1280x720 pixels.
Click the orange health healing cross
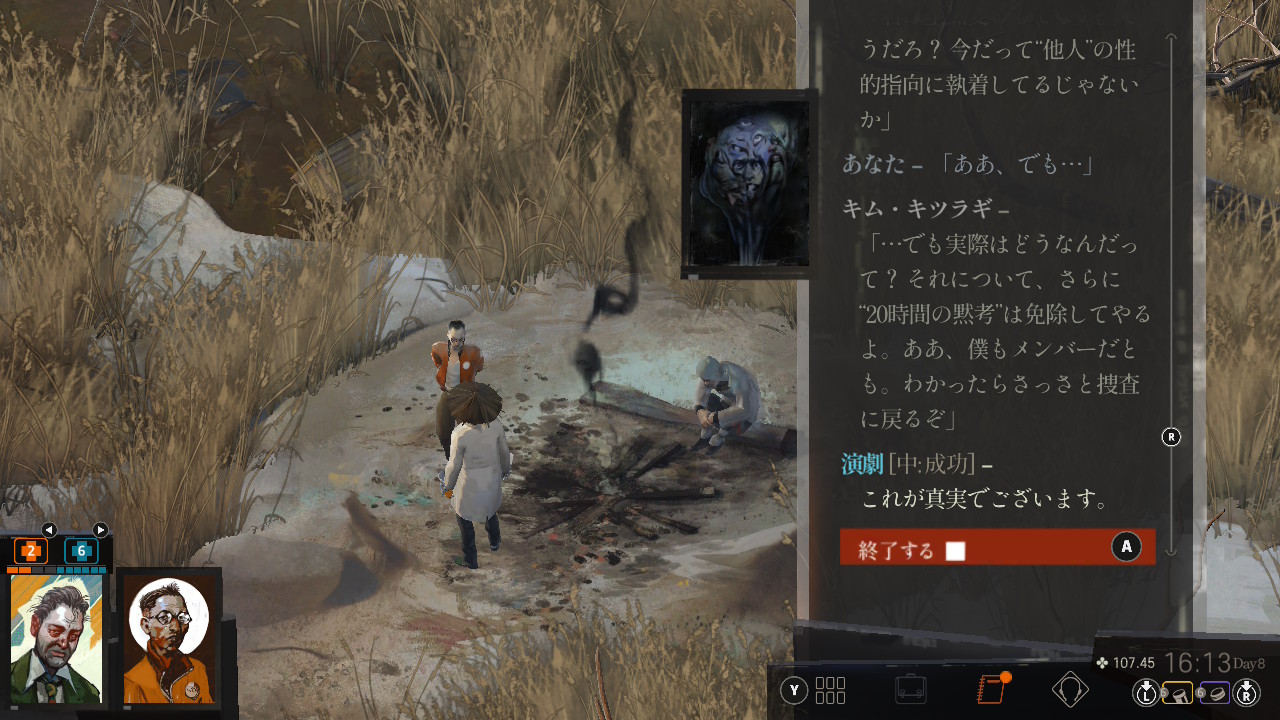(31, 551)
